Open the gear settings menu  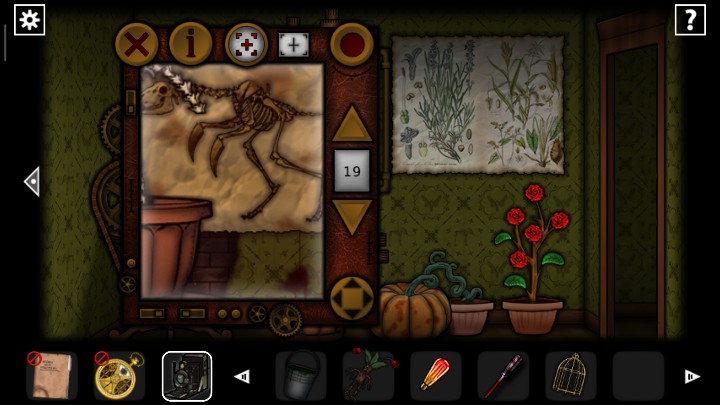(29, 19)
